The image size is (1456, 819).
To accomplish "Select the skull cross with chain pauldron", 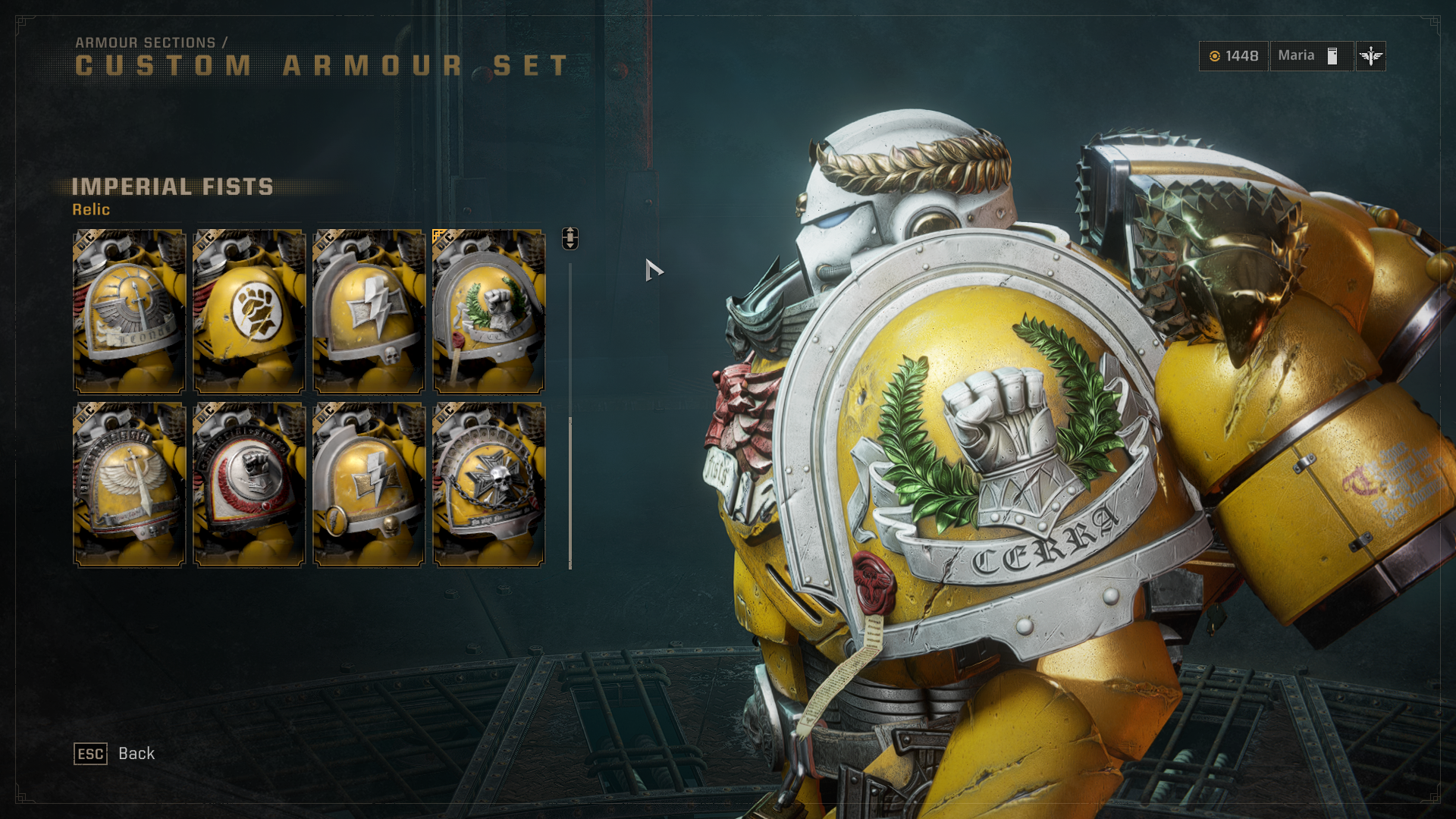I will pos(488,484).
